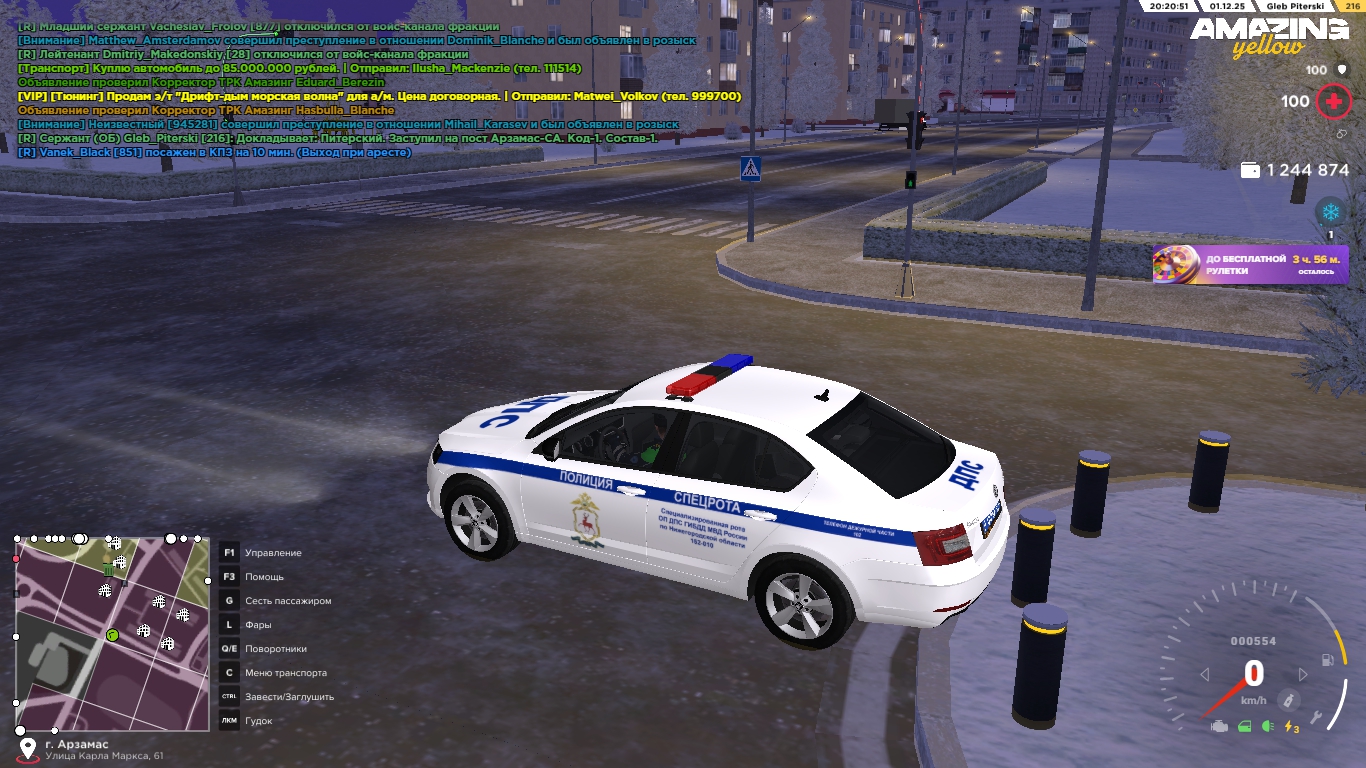
Task: Click the green headlights indicator
Action: 1268,727
